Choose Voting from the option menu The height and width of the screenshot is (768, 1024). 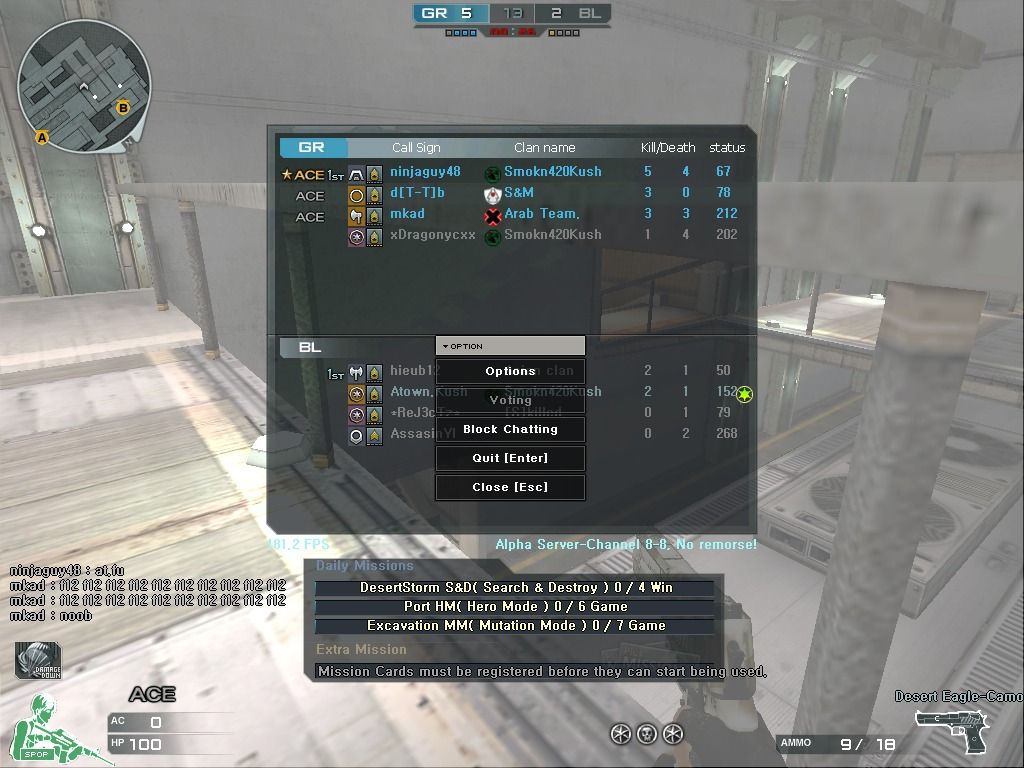coord(510,400)
